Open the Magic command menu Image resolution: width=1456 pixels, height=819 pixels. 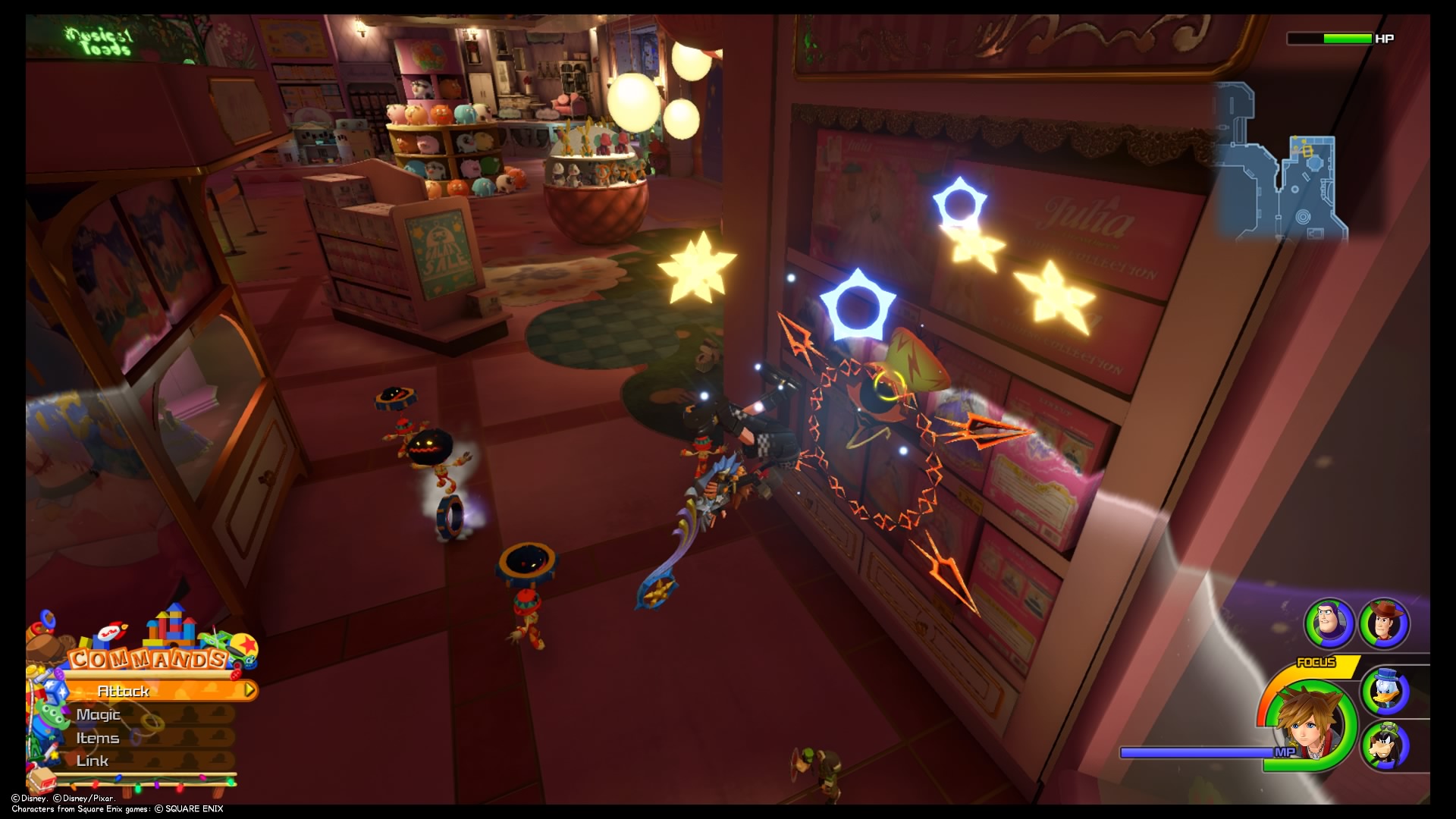tap(99, 714)
